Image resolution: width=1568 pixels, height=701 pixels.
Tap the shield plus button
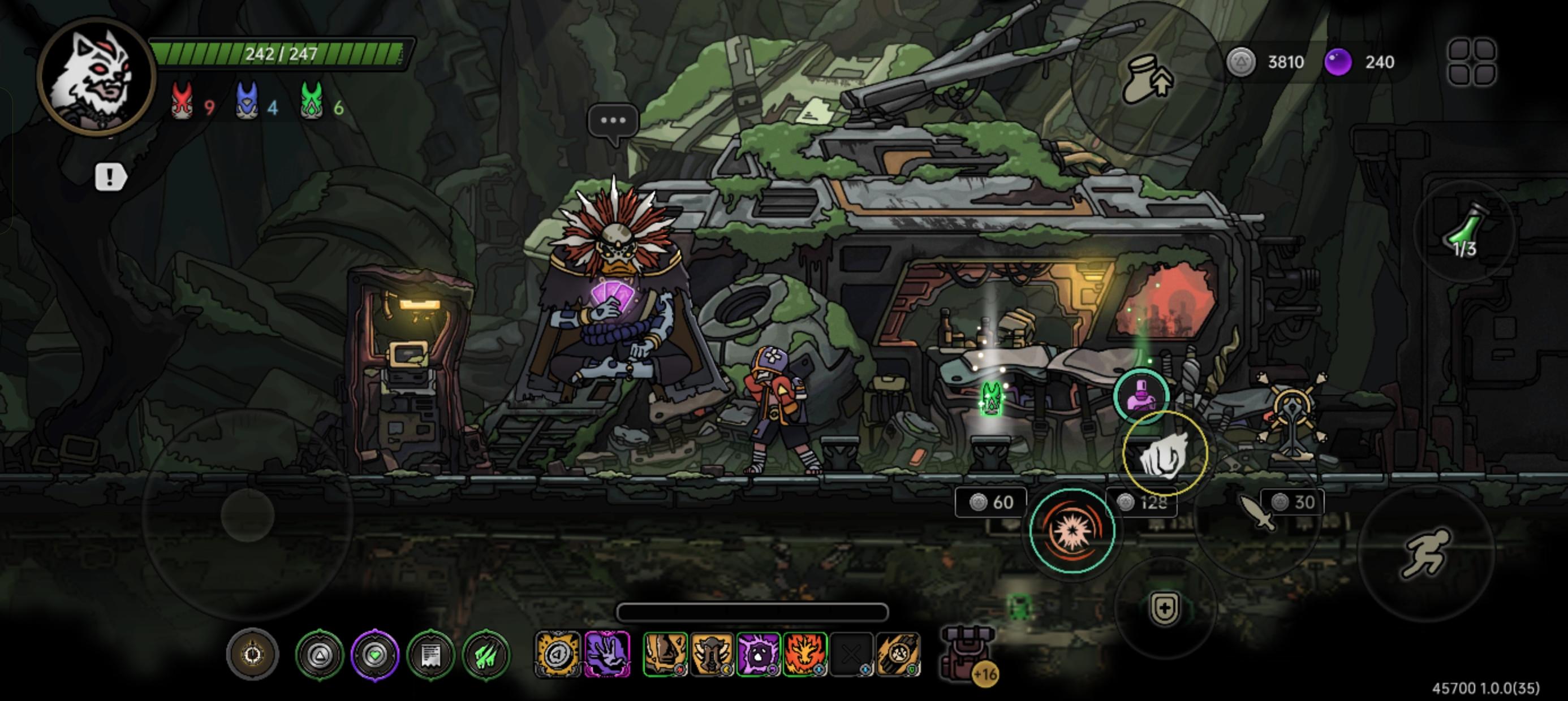tap(1165, 608)
